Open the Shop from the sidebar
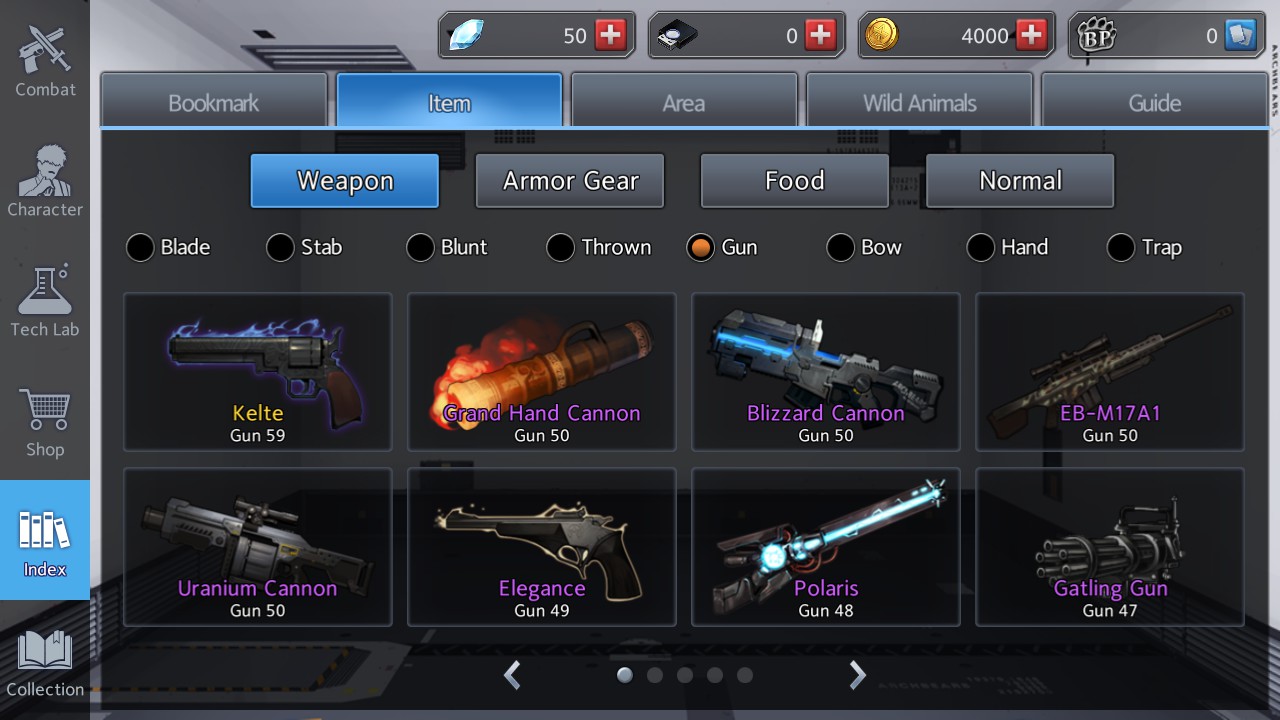This screenshot has height=720, width=1280. click(x=44, y=415)
